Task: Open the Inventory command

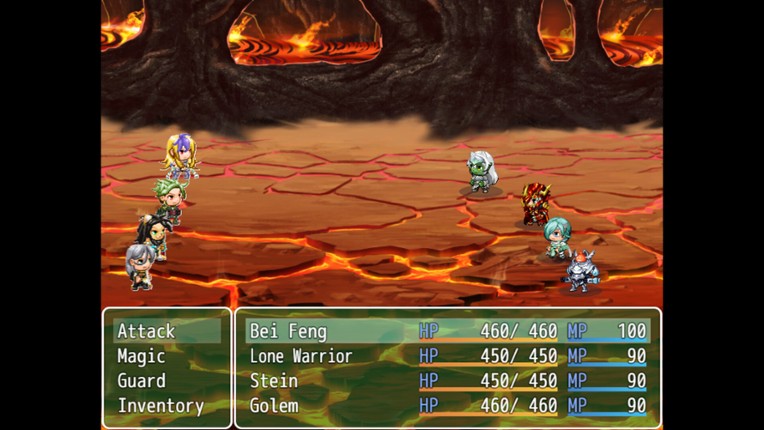Action: [160, 406]
